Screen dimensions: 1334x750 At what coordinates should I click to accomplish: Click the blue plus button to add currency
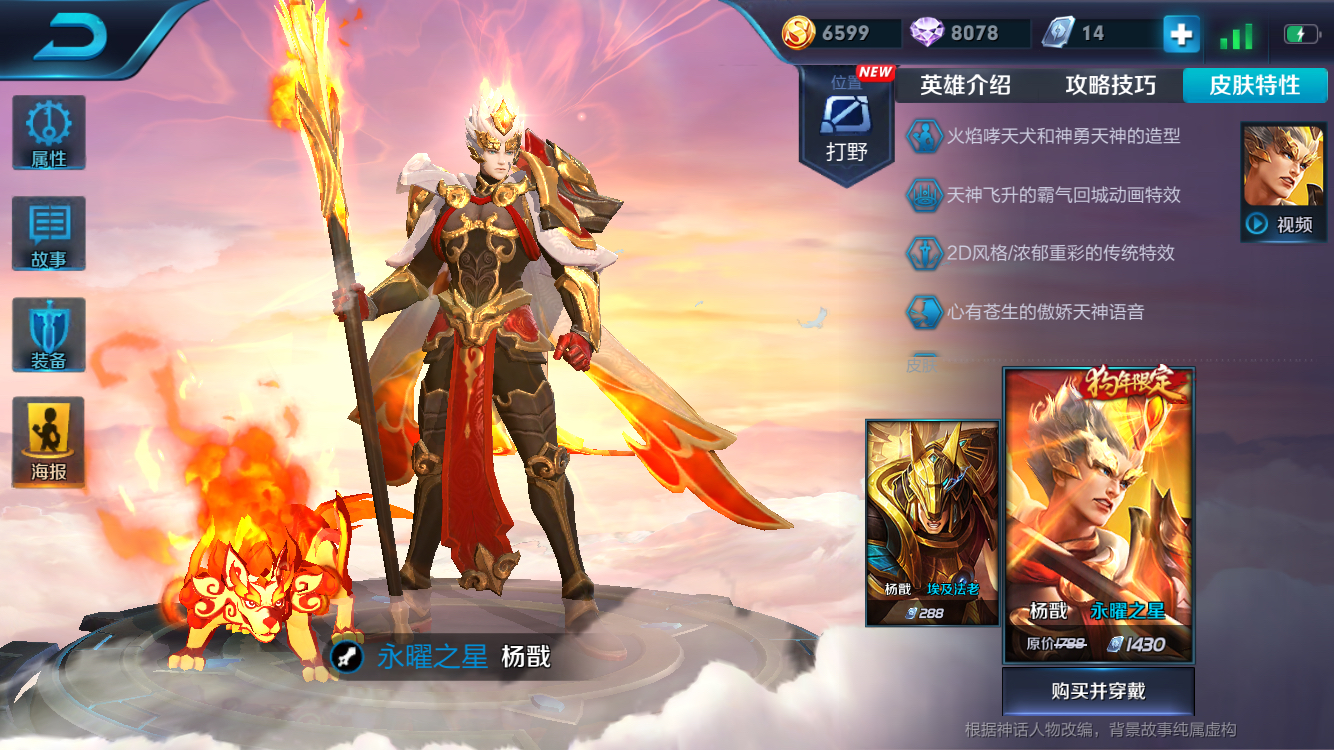click(1180, 33)
